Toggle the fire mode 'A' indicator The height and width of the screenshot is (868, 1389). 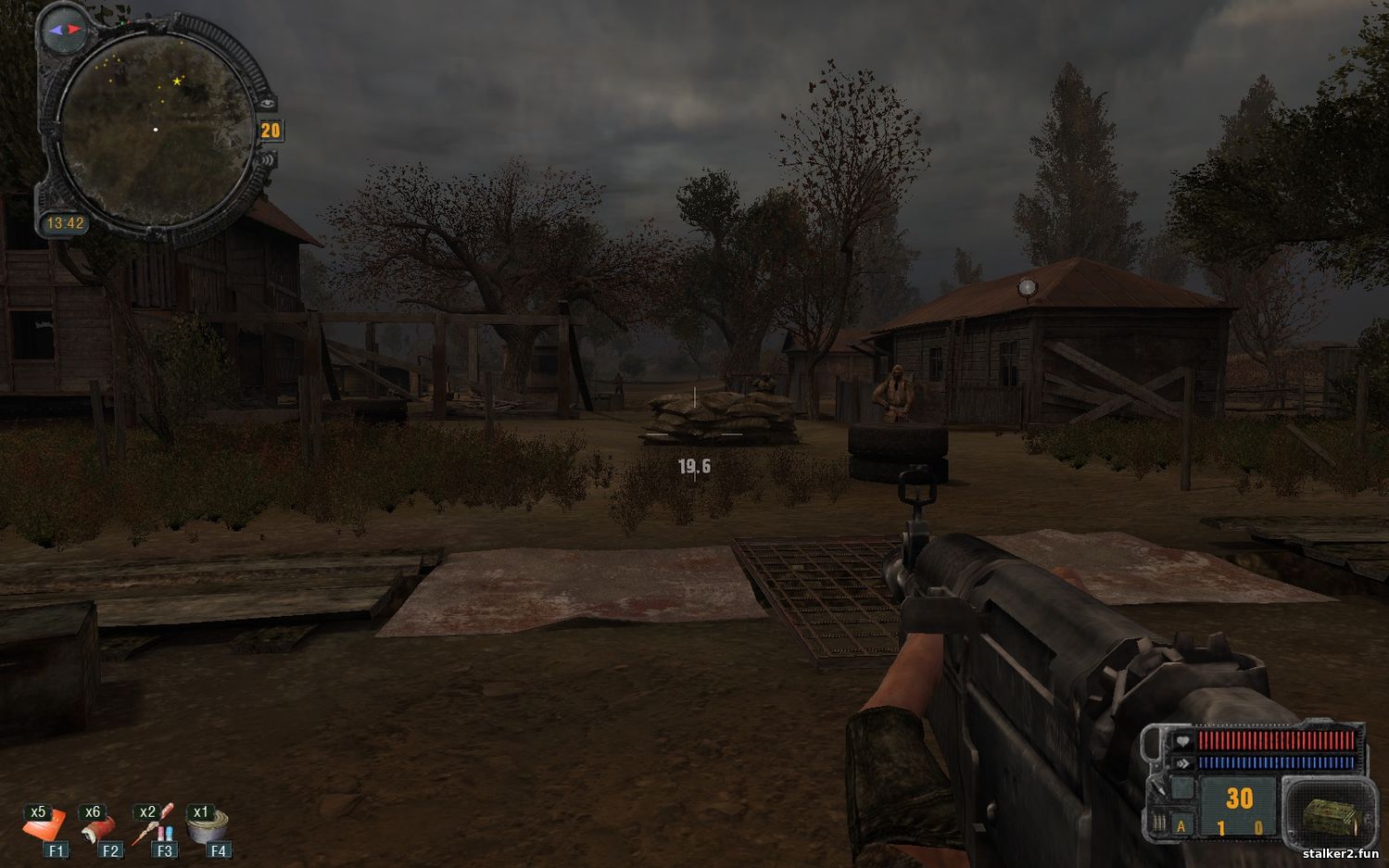click(x=1181, y=826)
